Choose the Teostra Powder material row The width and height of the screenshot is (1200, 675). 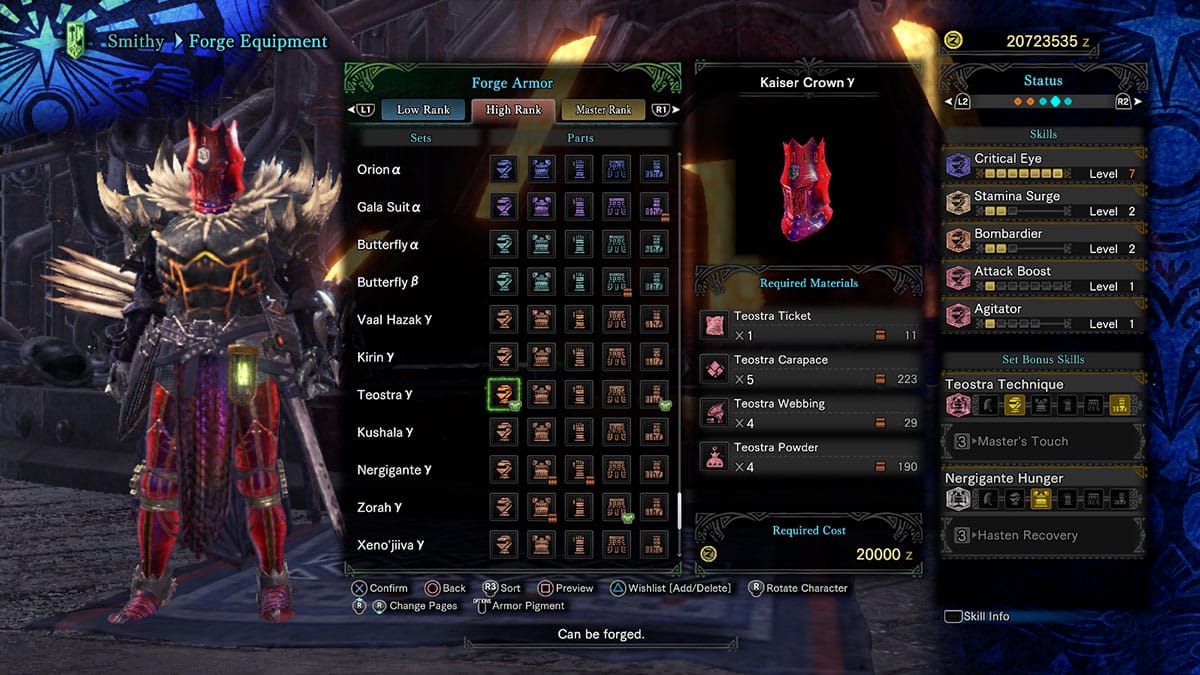(x=808, y=457)
